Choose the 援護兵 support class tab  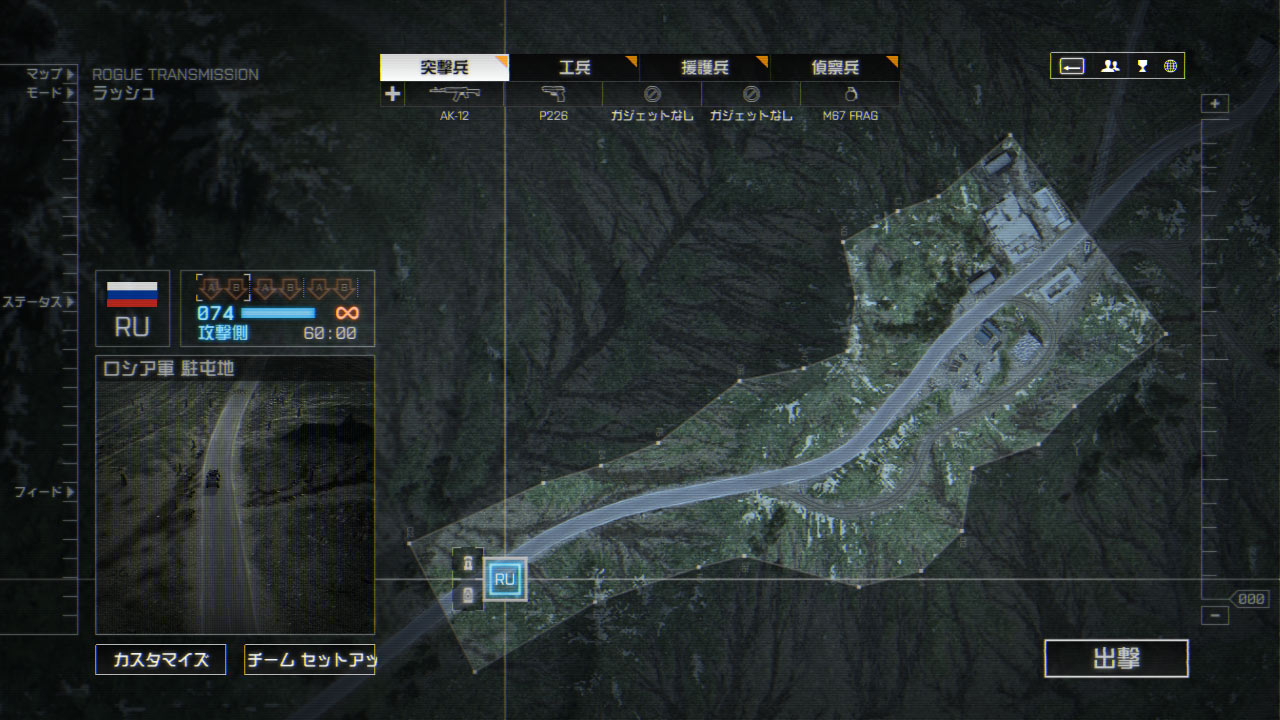click(704, 68)
